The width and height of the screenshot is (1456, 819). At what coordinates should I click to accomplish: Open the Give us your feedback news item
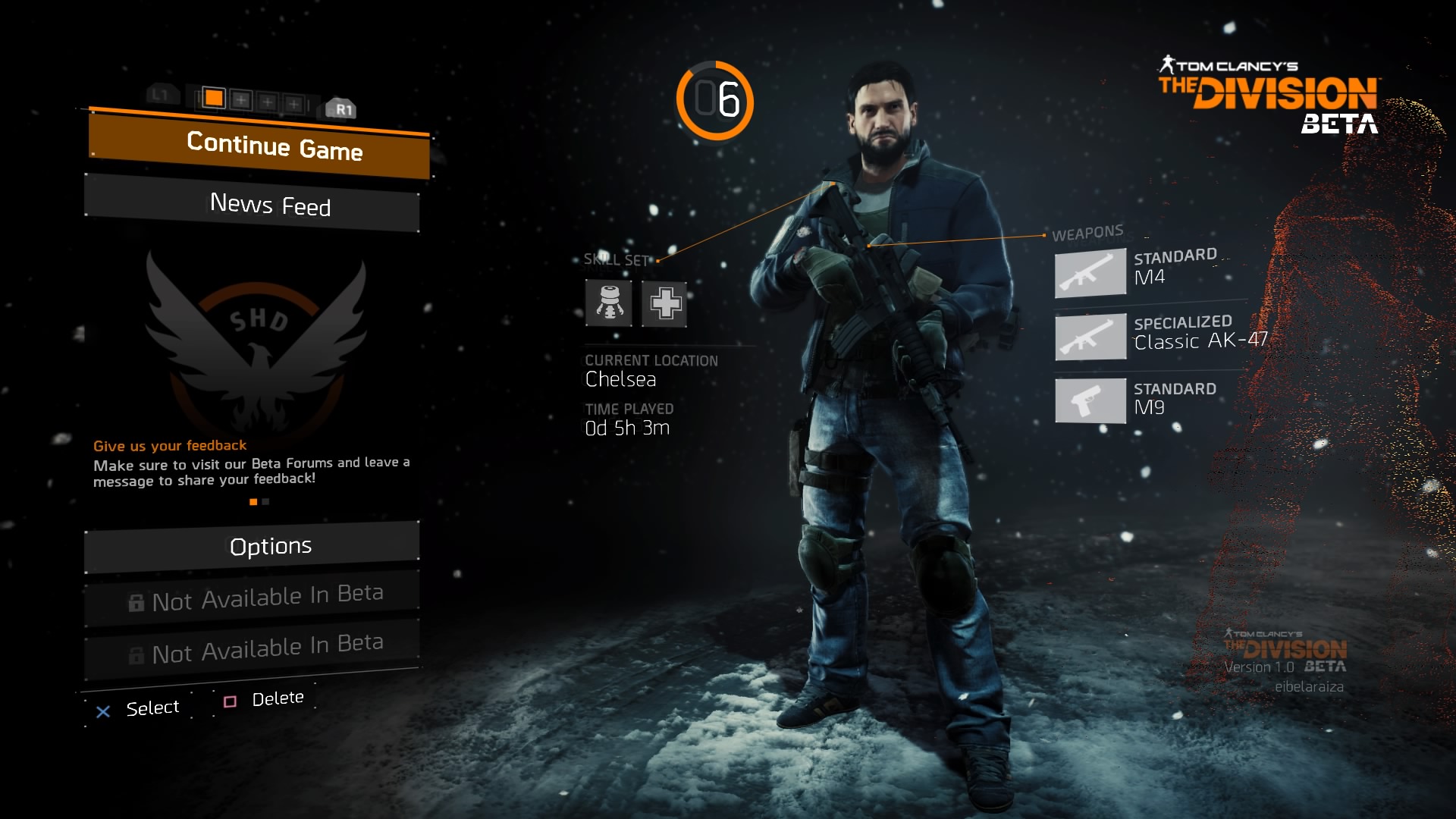click(x=170, y=445)
